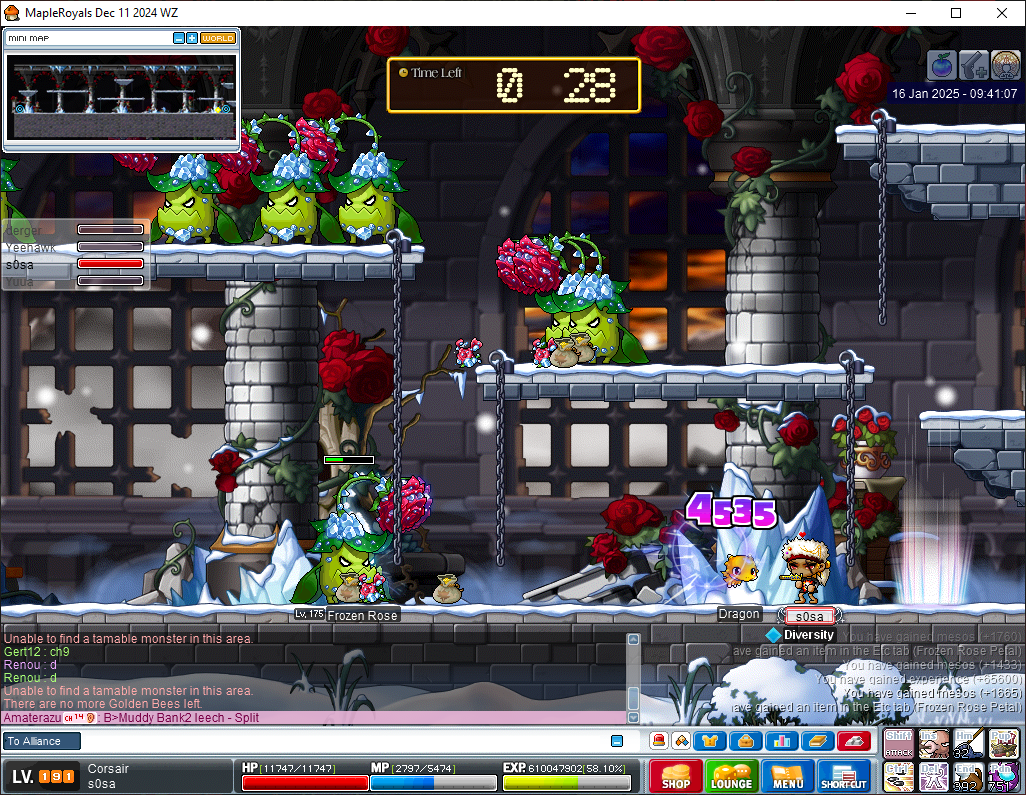Select the gun booster buff icon

click(x=974, y=65)
